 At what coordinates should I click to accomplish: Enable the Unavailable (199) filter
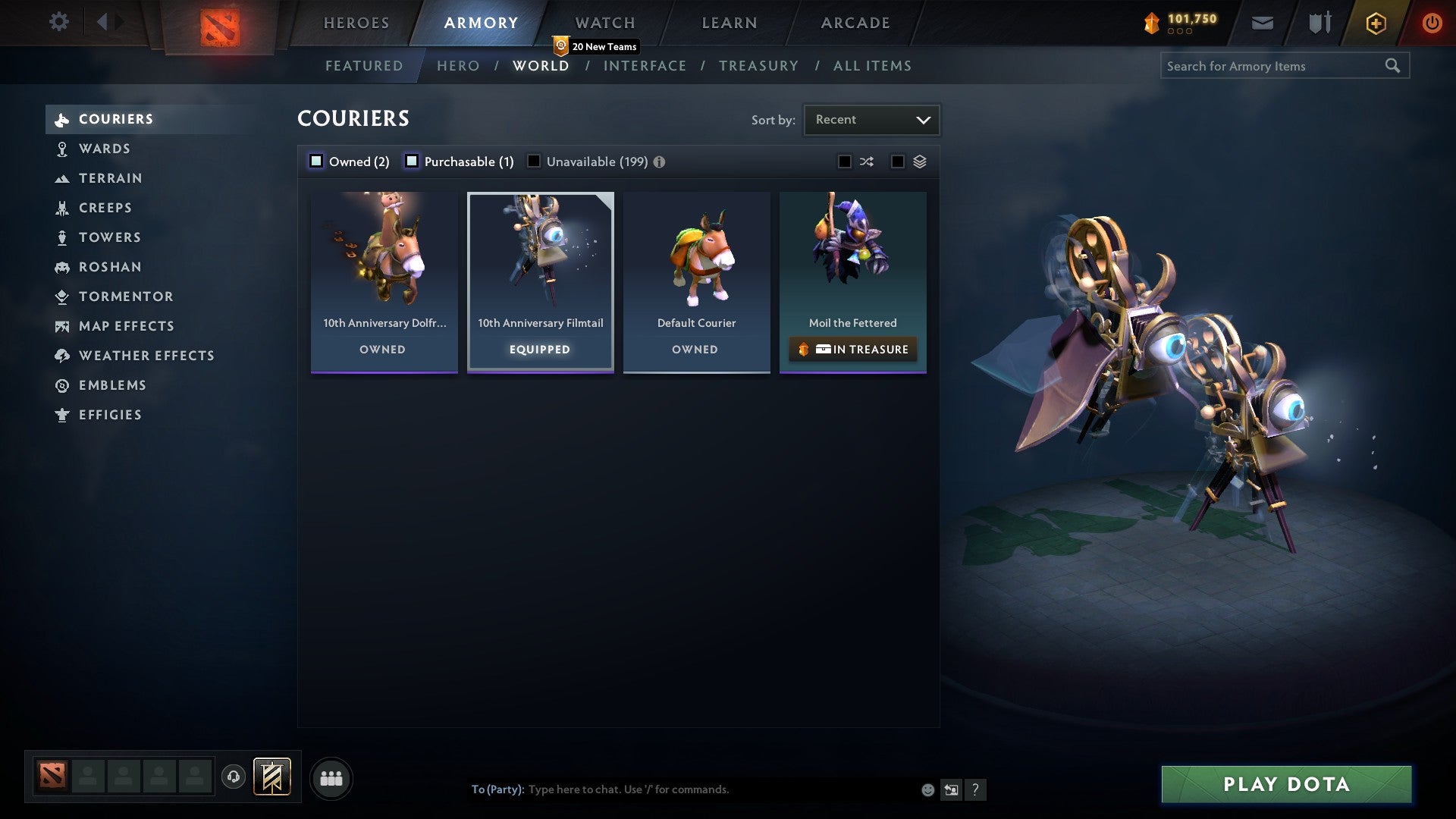(535, 161)
